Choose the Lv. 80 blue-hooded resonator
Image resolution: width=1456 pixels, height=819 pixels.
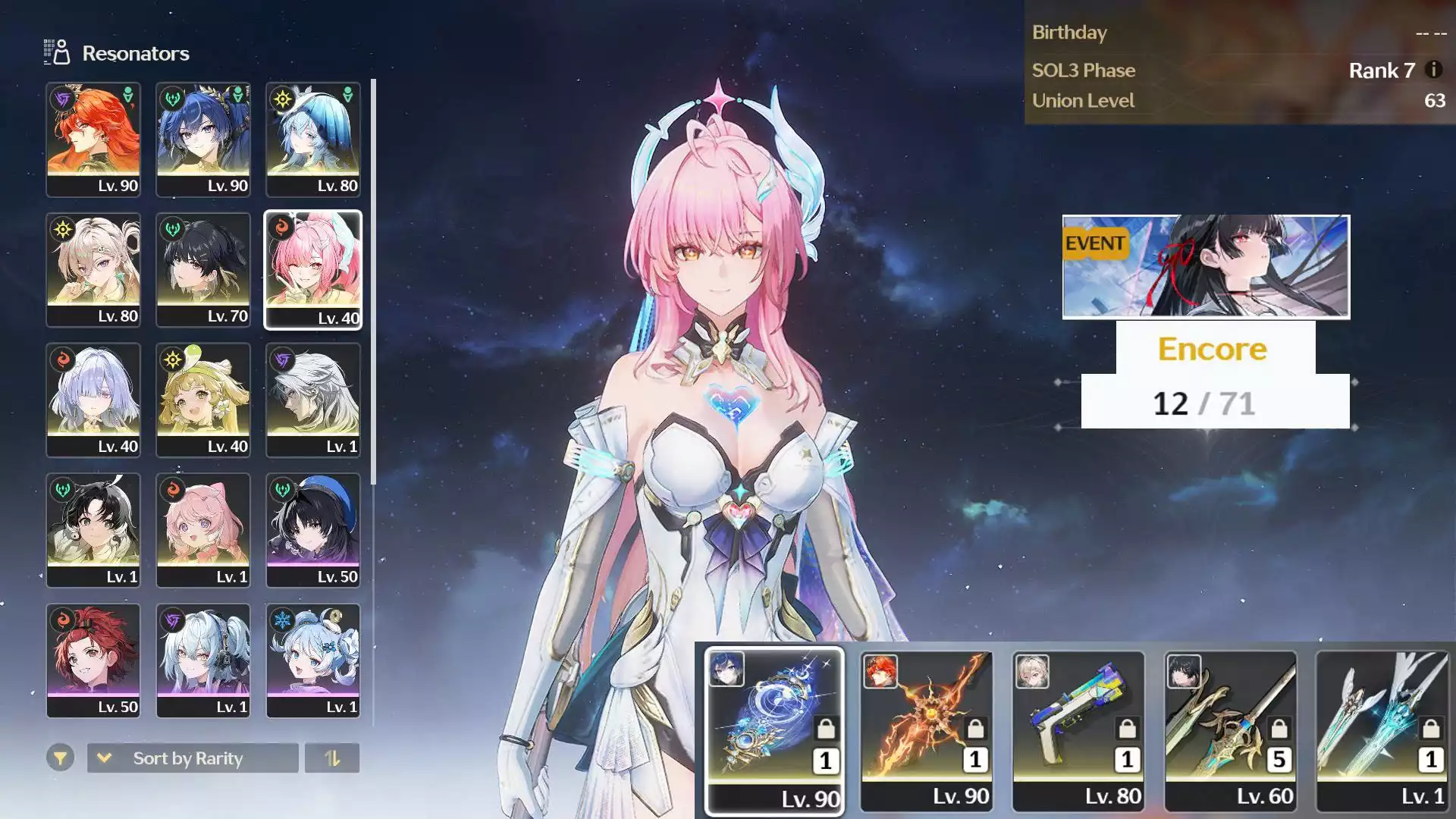pyautogui.click(x=312, y=140)
